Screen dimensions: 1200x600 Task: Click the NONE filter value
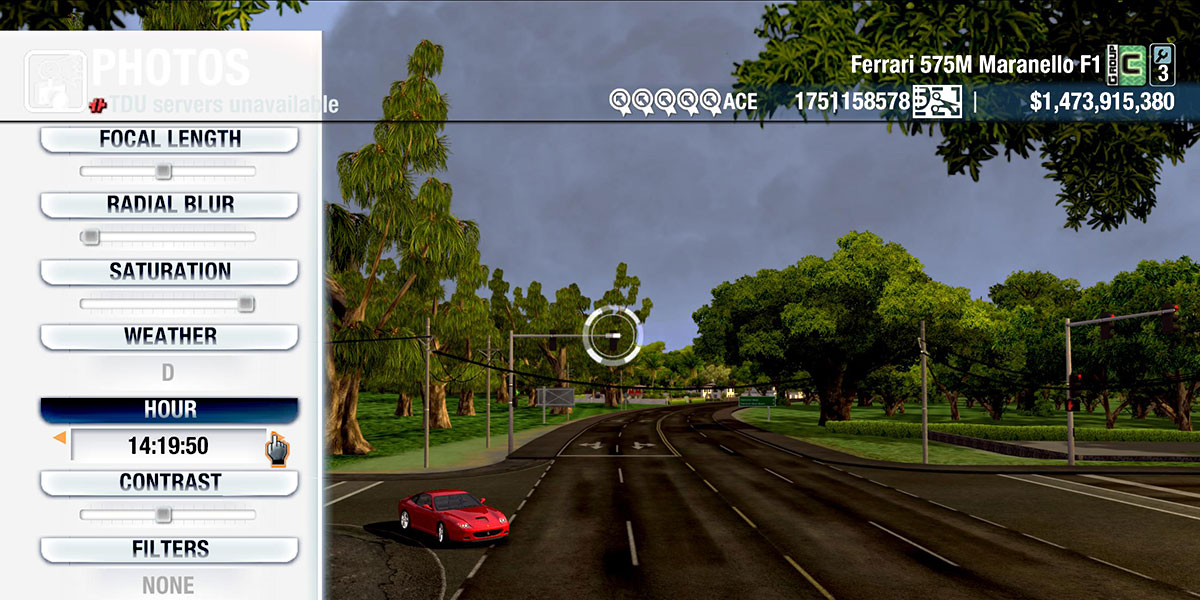click(x=168, y=585)
